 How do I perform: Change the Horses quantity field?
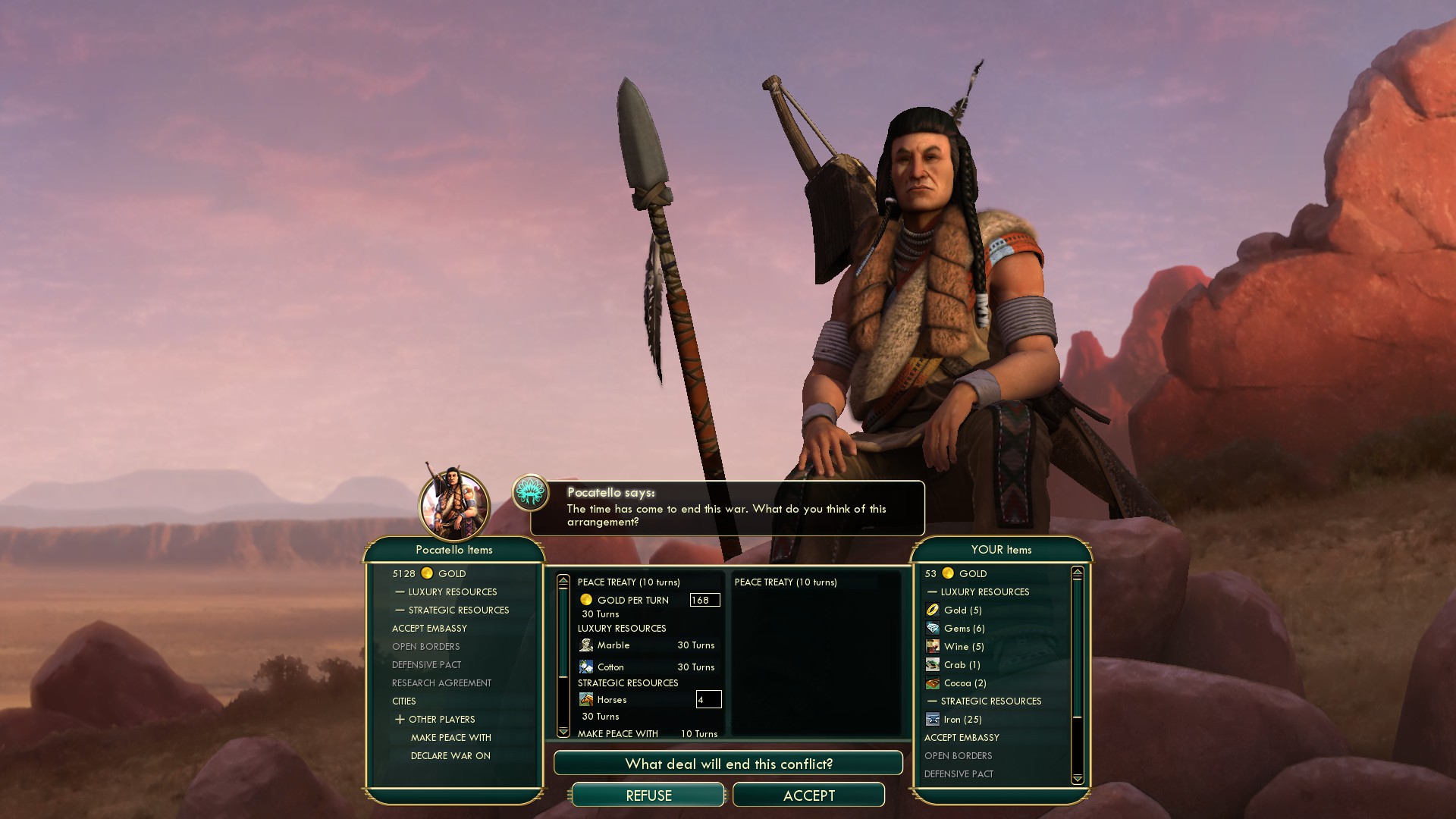point(708,700)
